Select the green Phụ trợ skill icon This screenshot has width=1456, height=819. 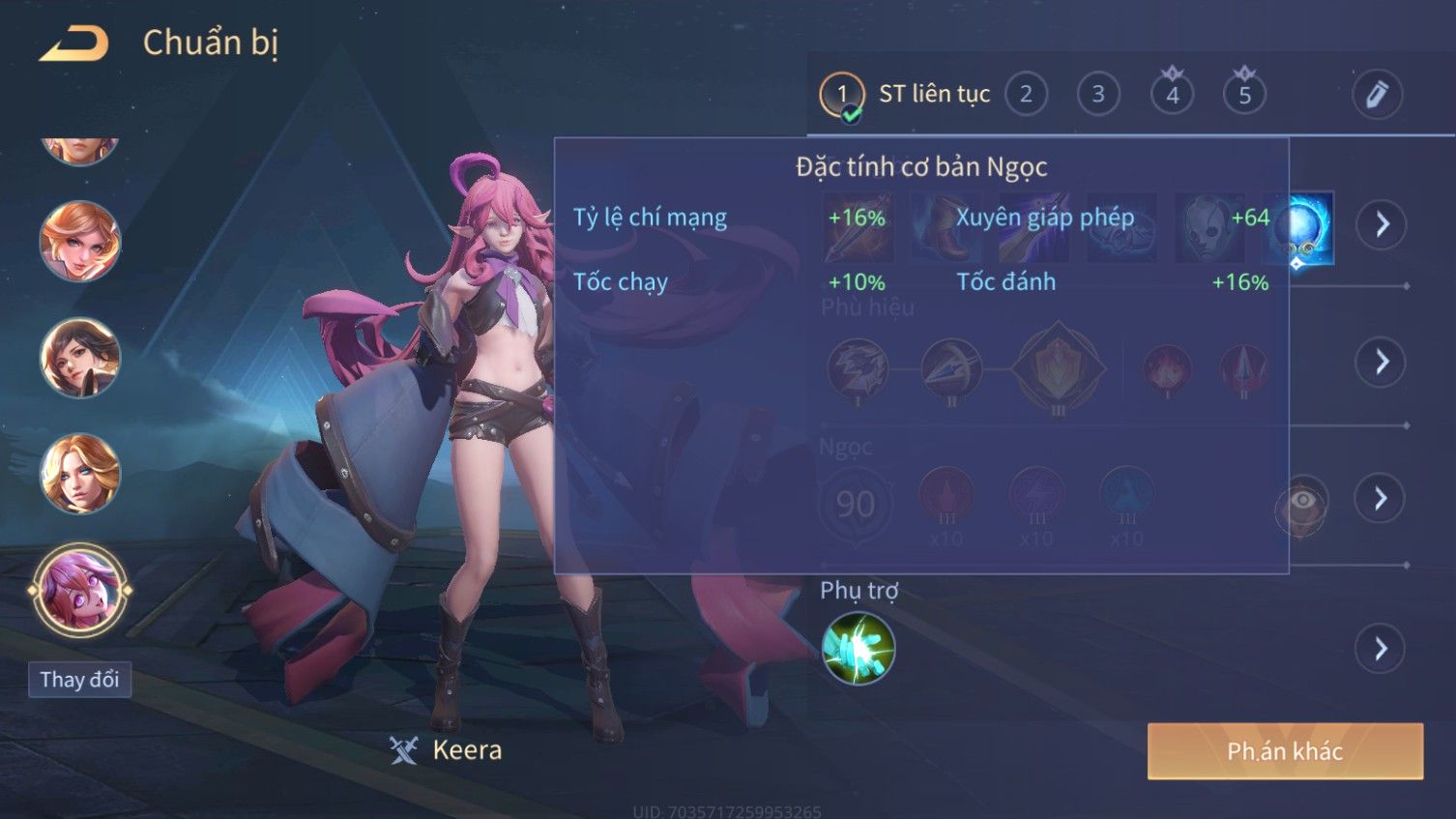(858, 649)
